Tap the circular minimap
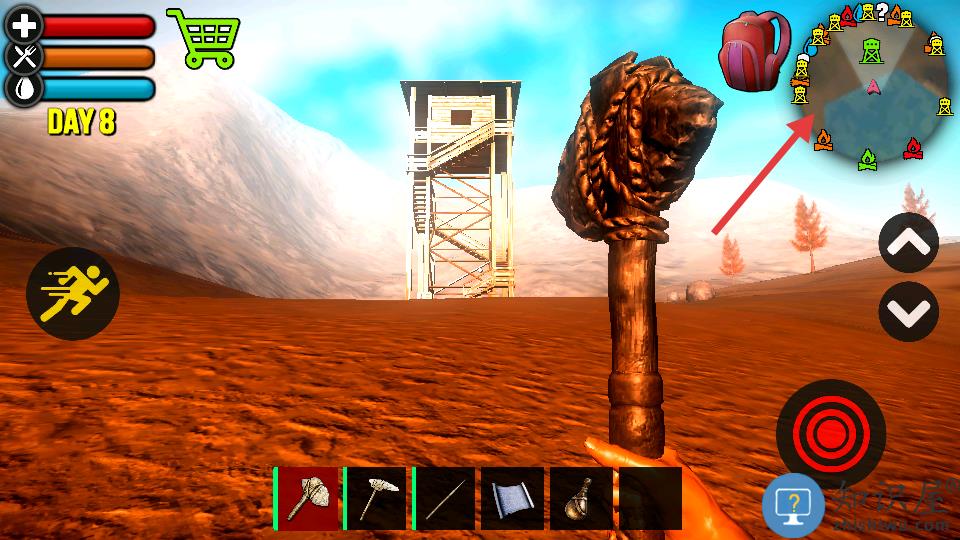 point(872,87)
